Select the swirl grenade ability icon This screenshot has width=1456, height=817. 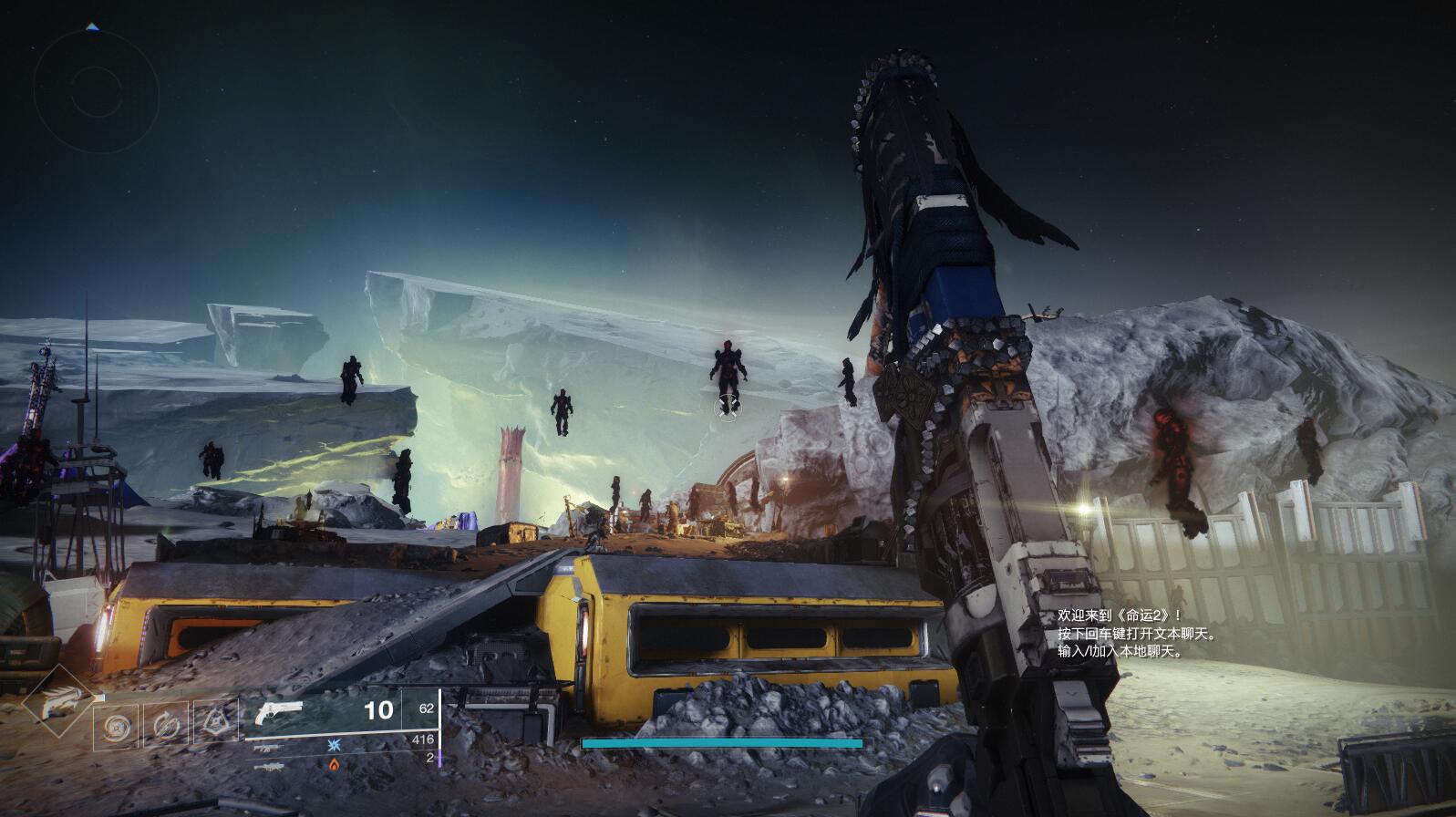[x=117, y=727]
